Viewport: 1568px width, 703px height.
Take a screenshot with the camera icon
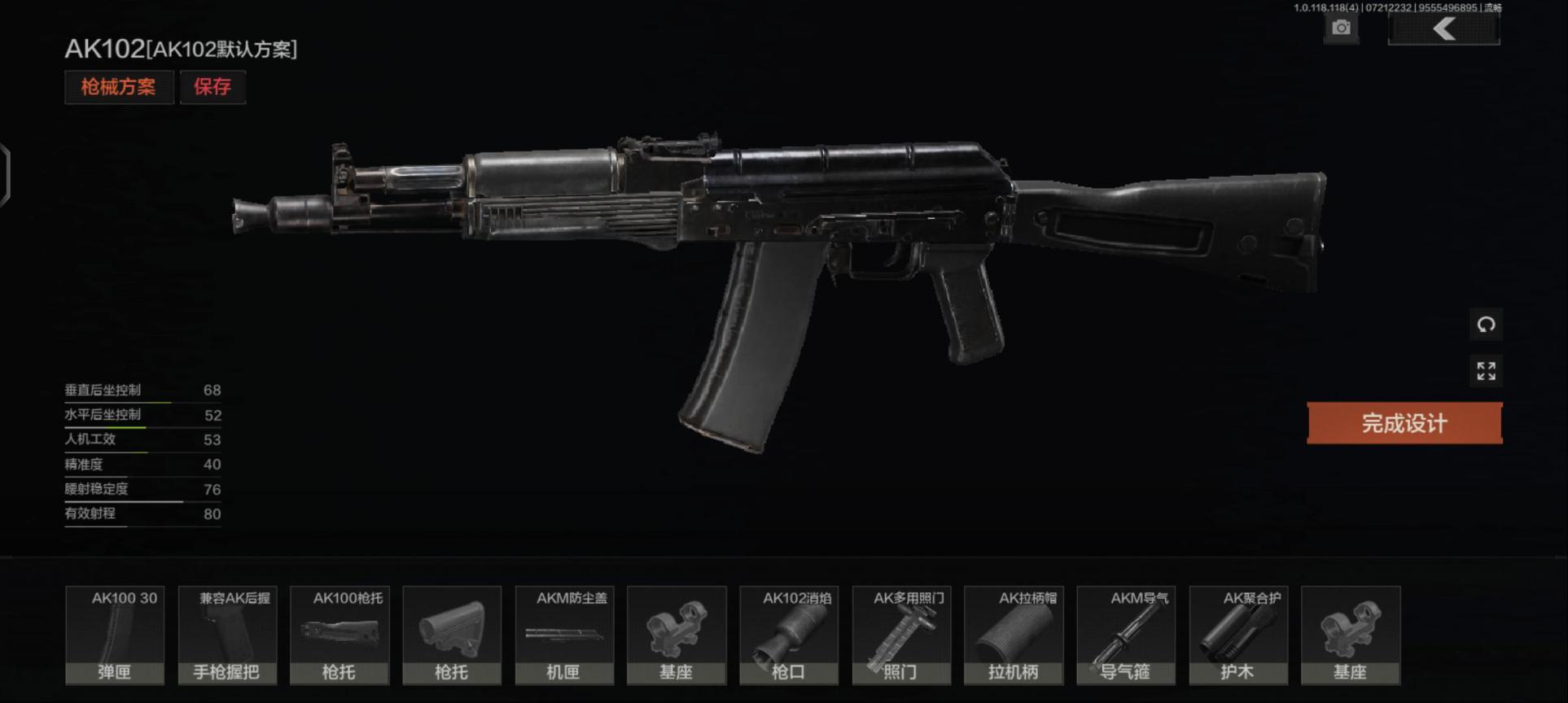coord(1341,28)
